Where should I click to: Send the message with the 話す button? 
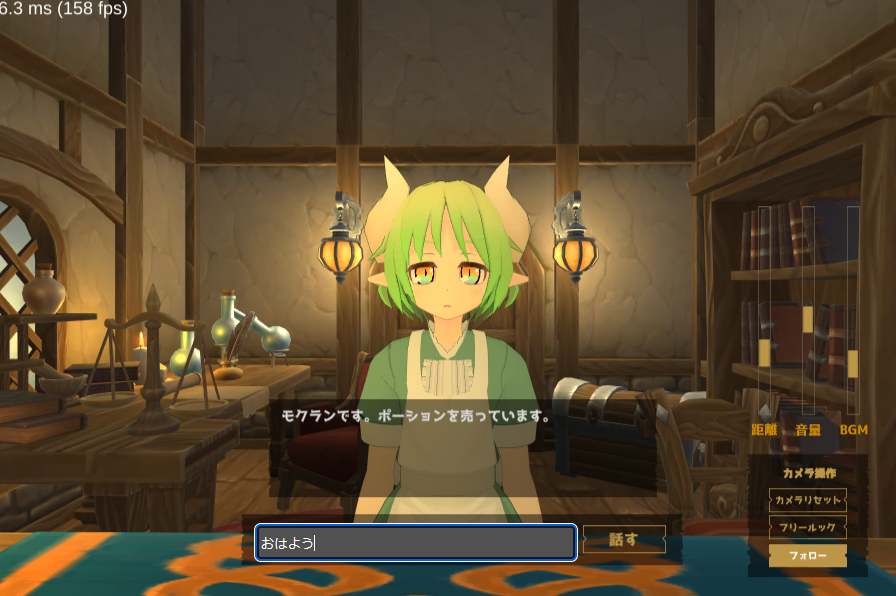(x=624, y=540)
